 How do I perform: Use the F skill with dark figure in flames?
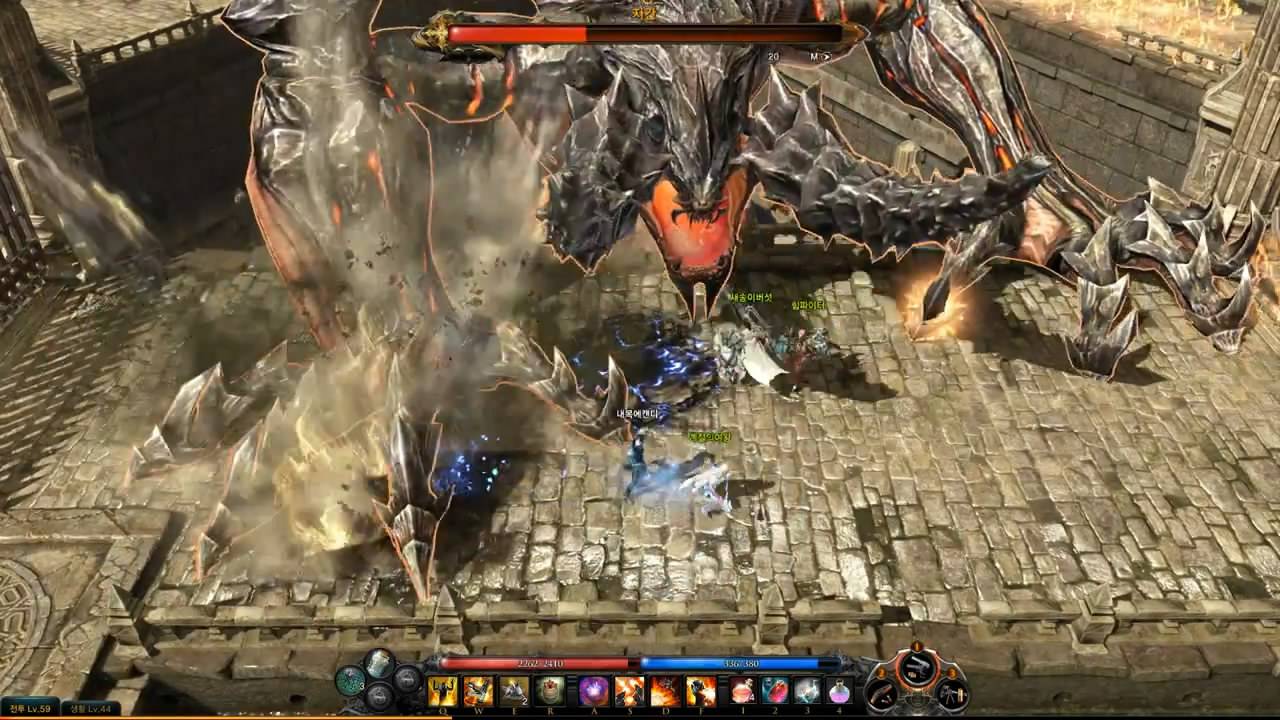pyautogui.click(x=700, y=690)
